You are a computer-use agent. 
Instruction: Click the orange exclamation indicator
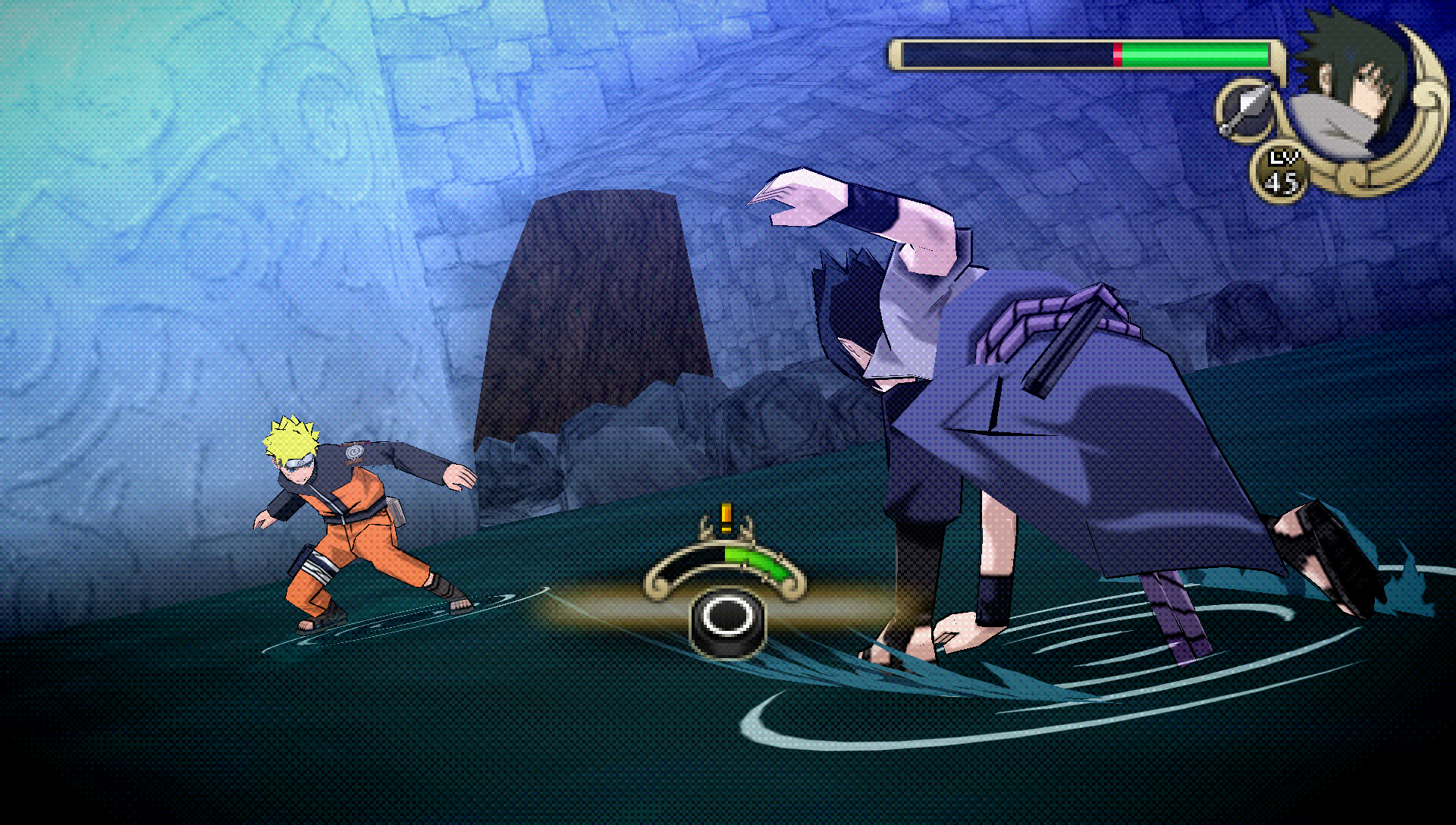tap(725, 518)
